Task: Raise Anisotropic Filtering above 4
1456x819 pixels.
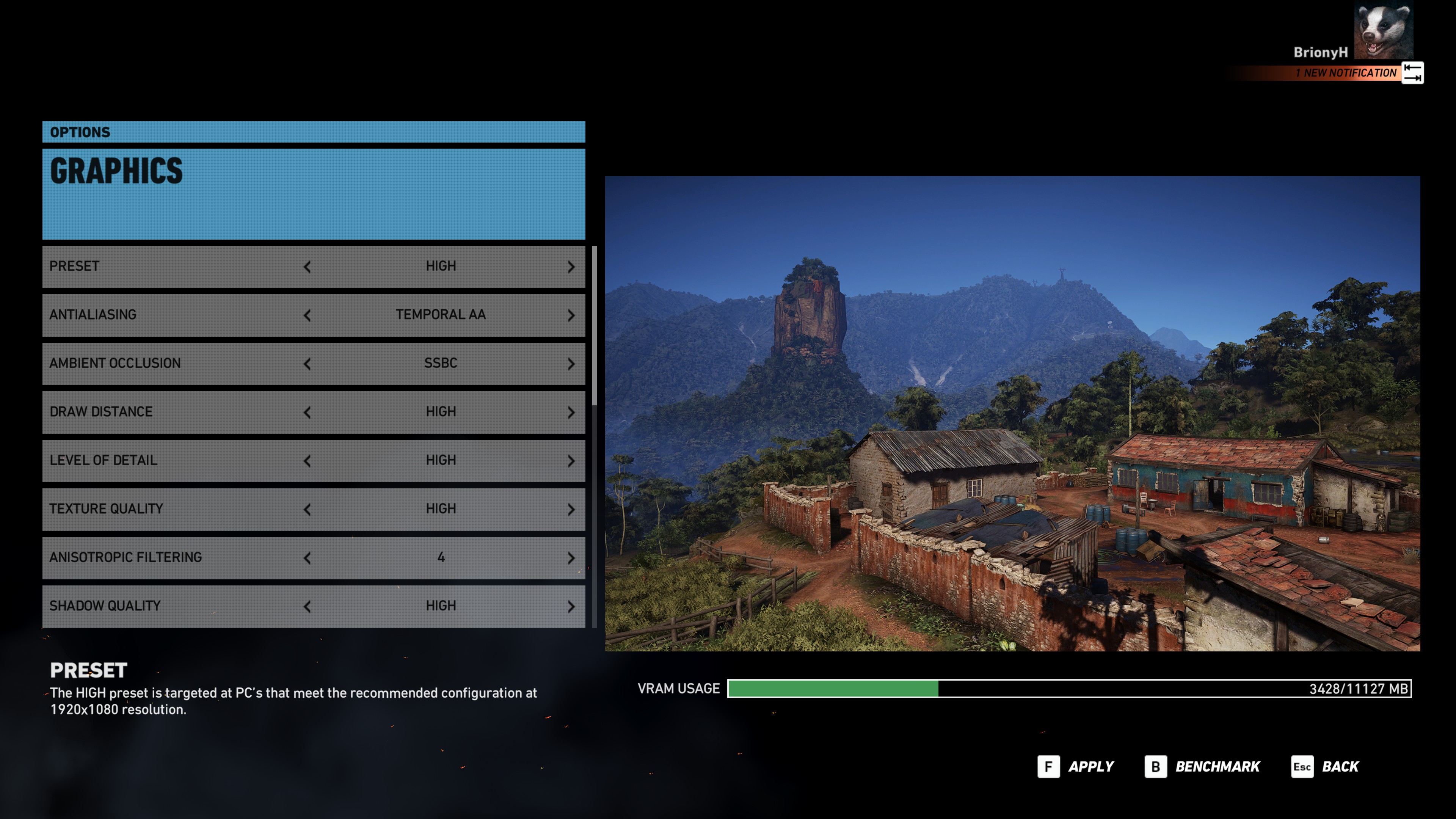Action: tap(571, 559)
